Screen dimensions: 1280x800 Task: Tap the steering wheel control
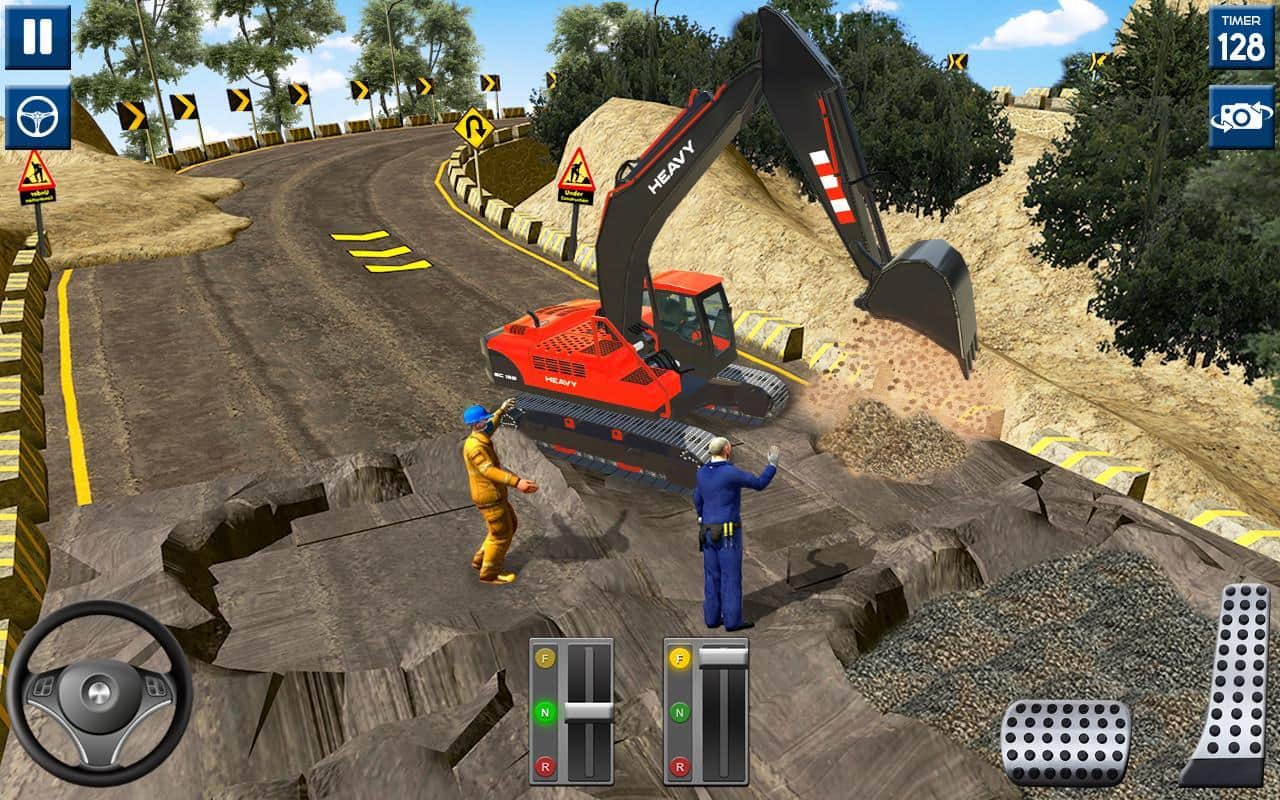tap(97, 692)
